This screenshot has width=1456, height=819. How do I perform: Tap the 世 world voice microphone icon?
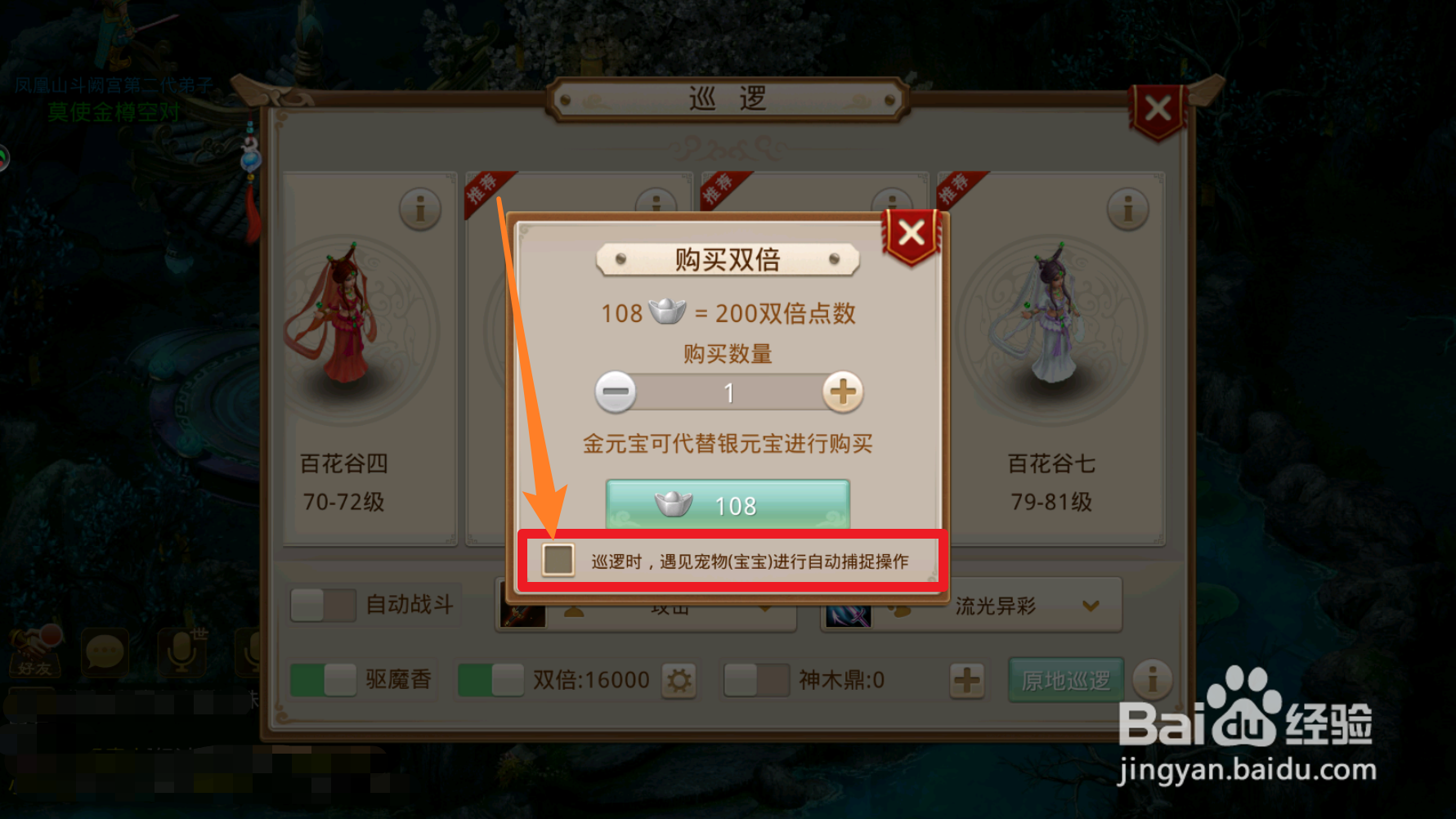click(x=182, y=652)
